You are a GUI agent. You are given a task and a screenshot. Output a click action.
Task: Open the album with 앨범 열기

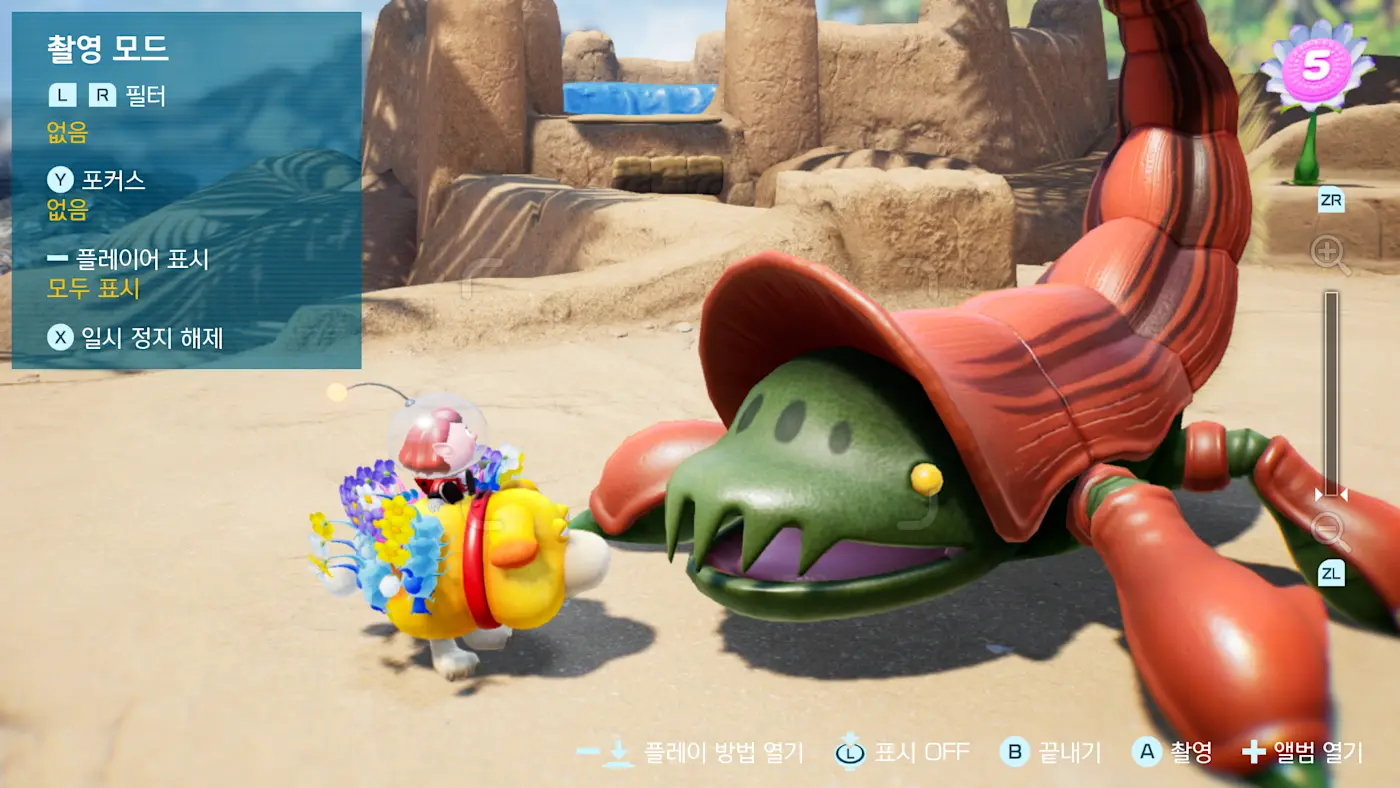pyautogui.click(x=1302, y=752)
